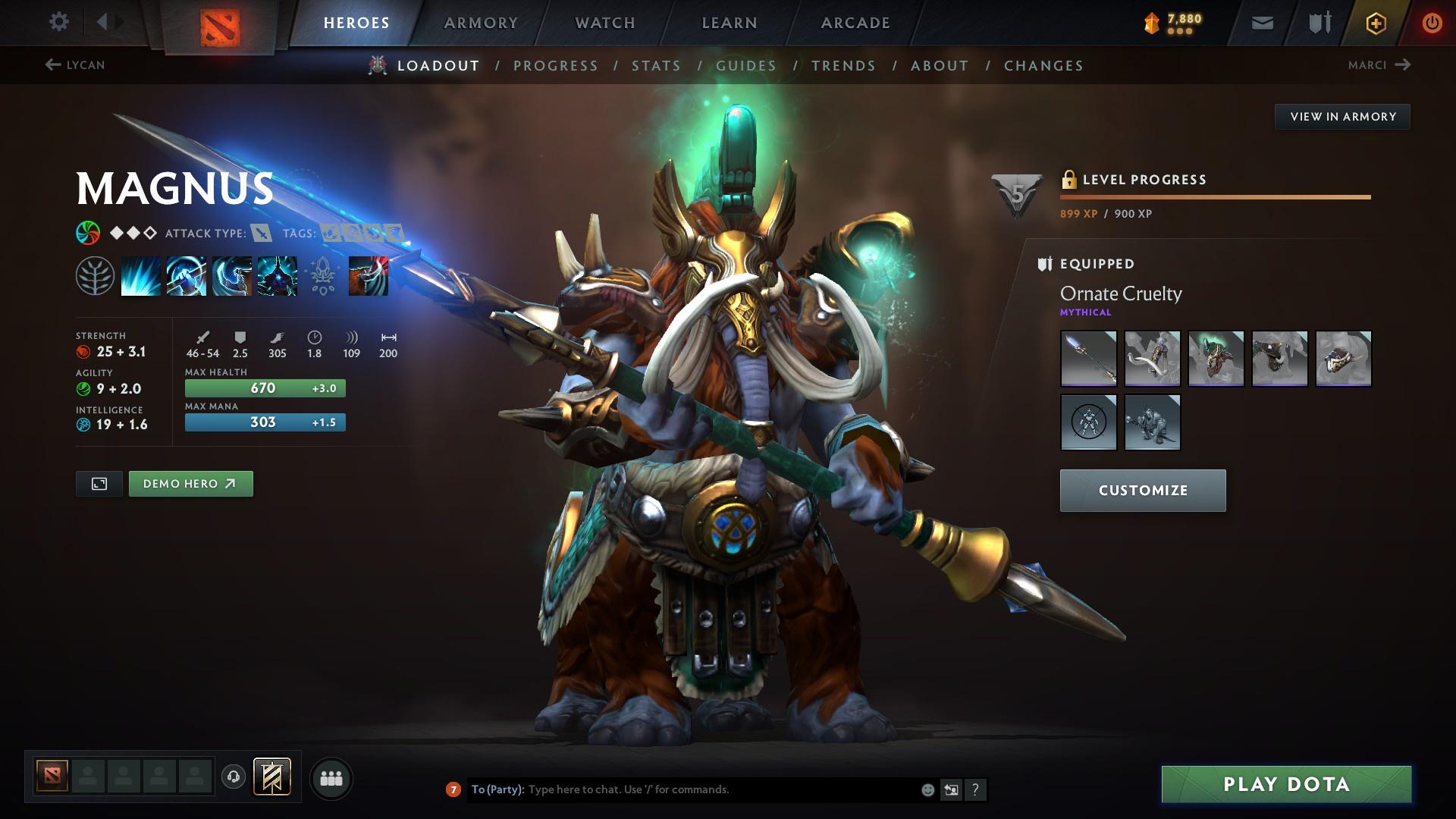Click the red power quit button
This screenshot has width=1456, height=819.
1432,23
